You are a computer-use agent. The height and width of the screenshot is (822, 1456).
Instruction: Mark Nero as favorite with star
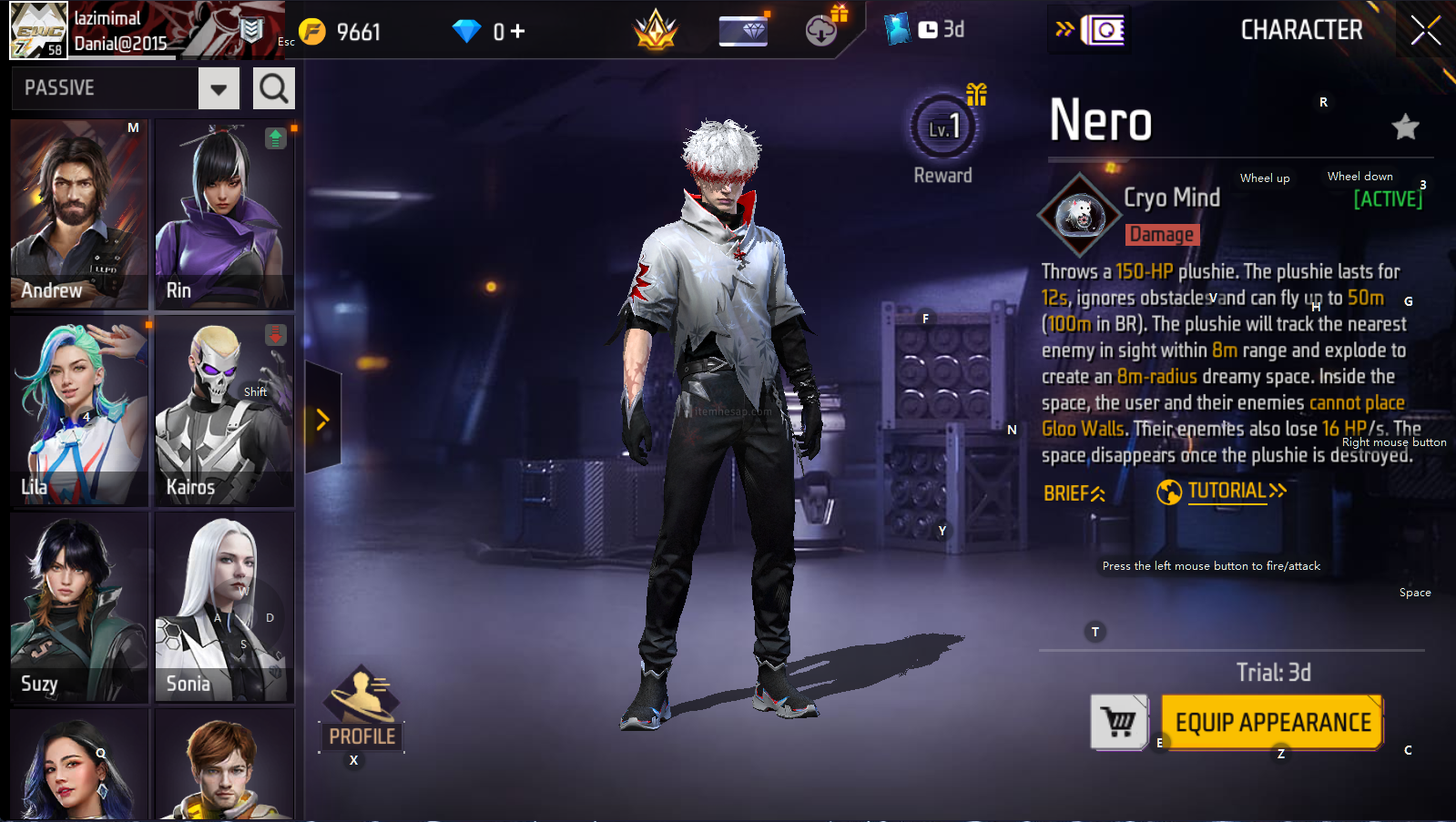click(x=1405, y=127)
